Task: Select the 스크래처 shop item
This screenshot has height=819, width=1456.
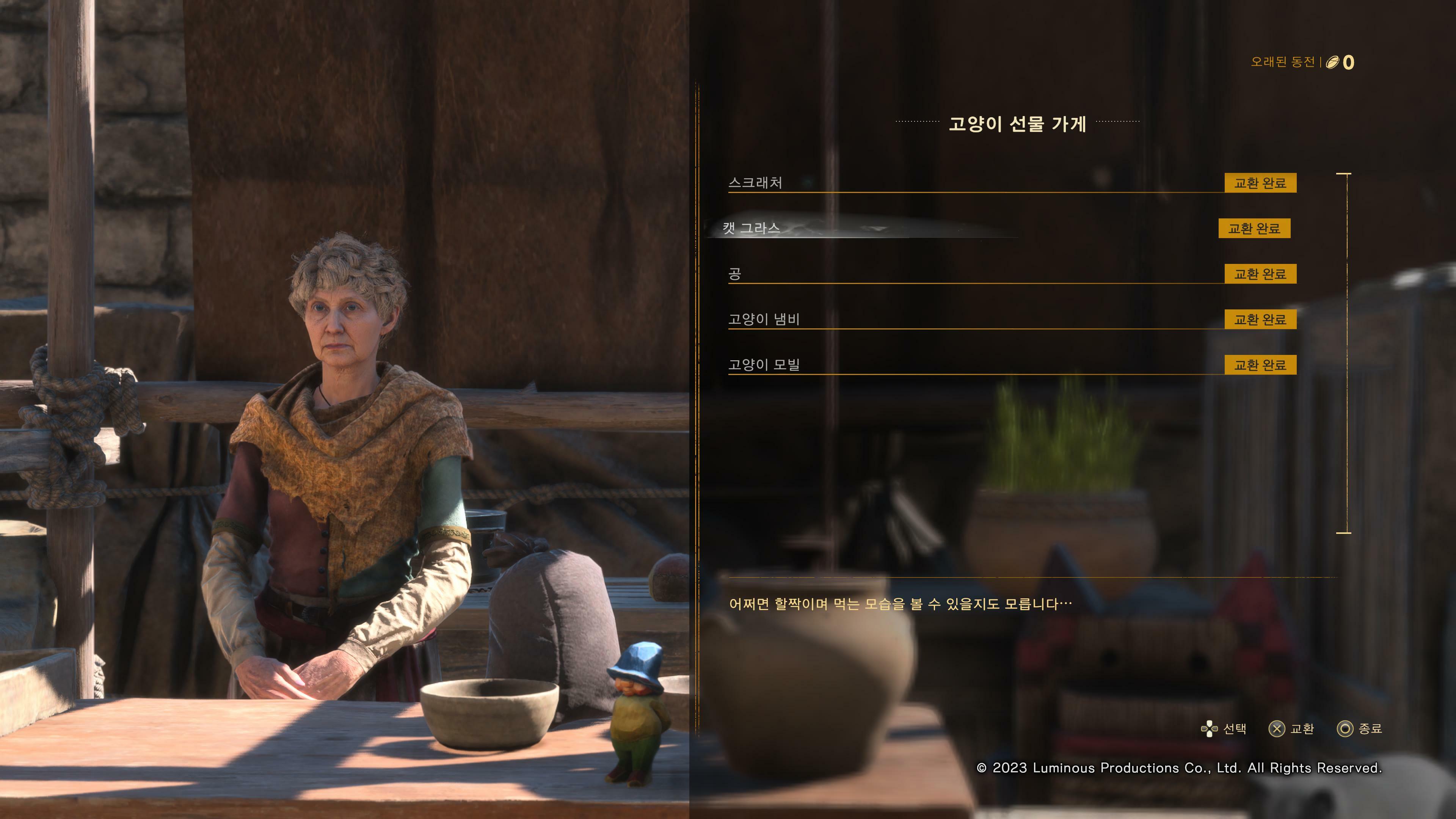Action: point(755,182)
